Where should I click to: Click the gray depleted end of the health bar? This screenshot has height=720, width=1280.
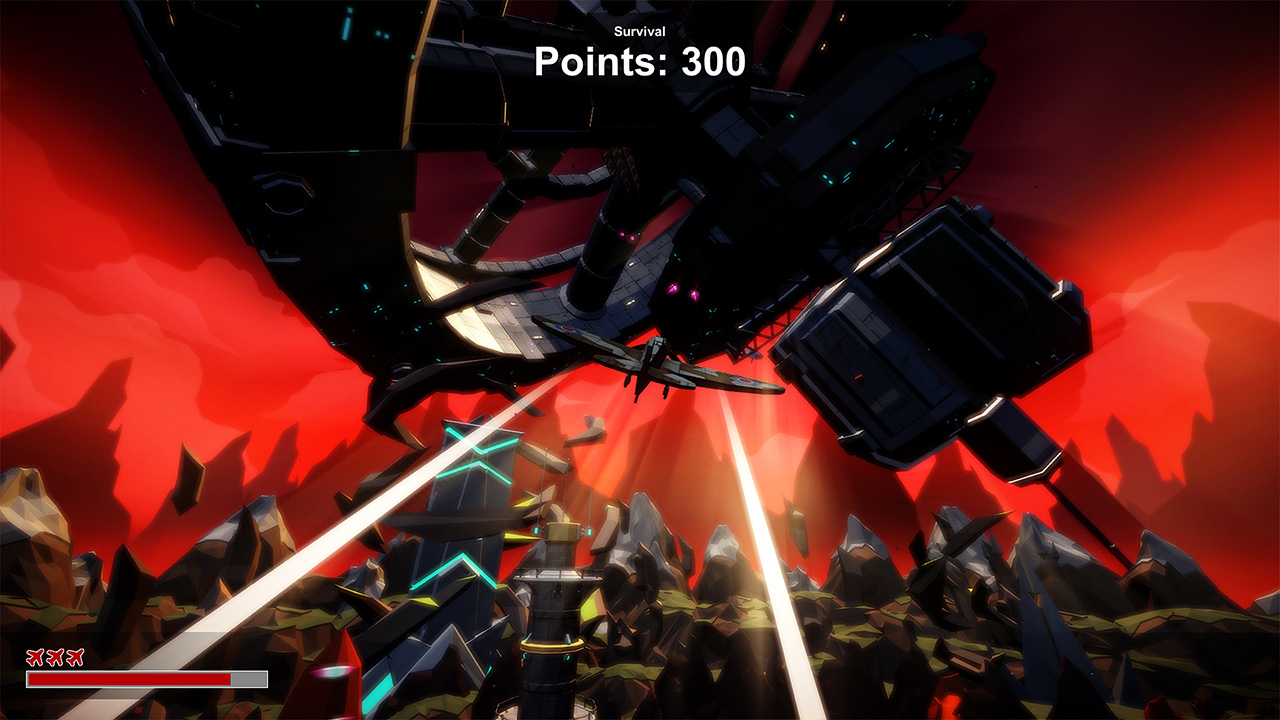tap(250, 680)
